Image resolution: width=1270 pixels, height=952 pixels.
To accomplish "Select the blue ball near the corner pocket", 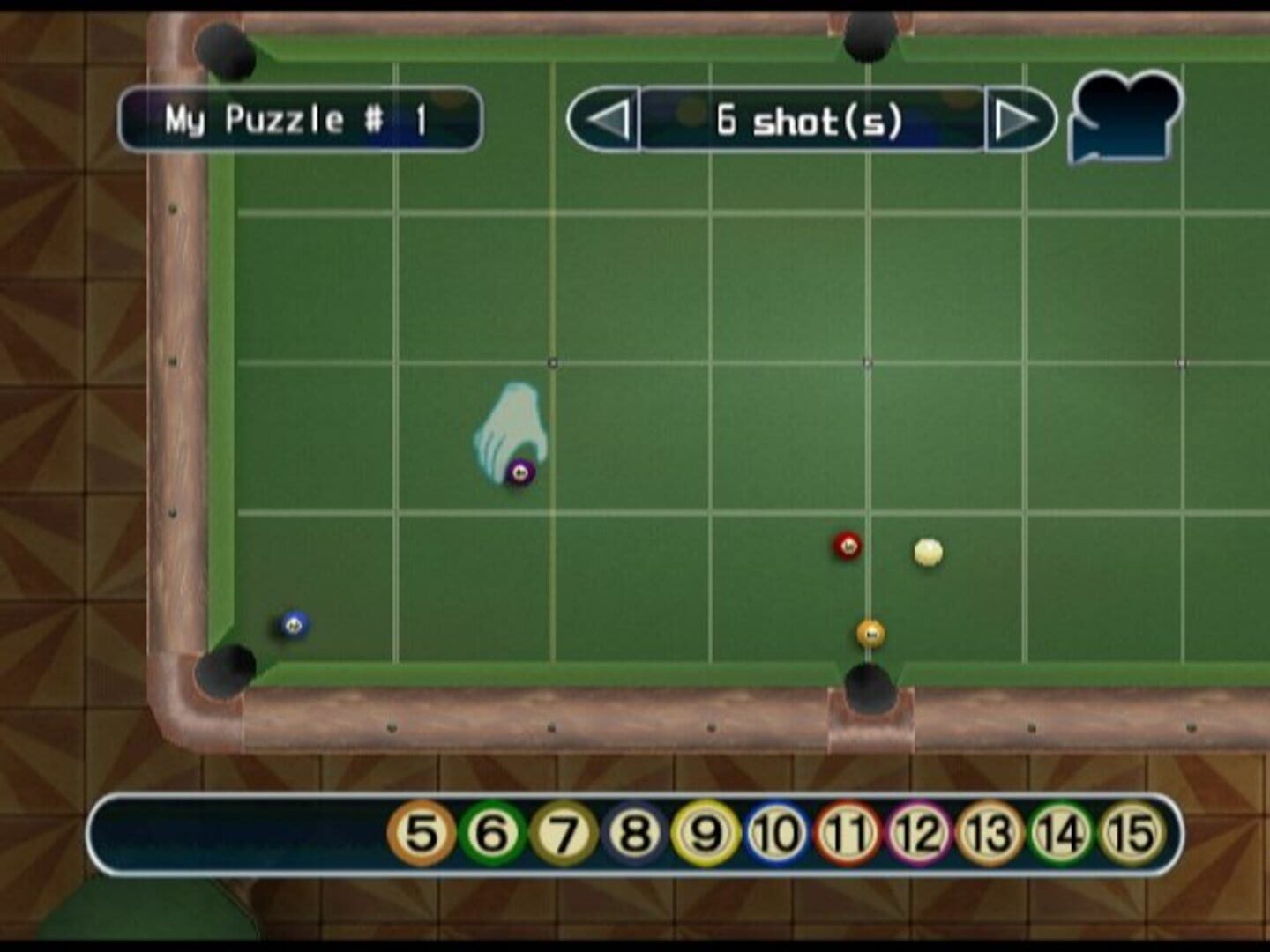I will (x=294, y=622).
